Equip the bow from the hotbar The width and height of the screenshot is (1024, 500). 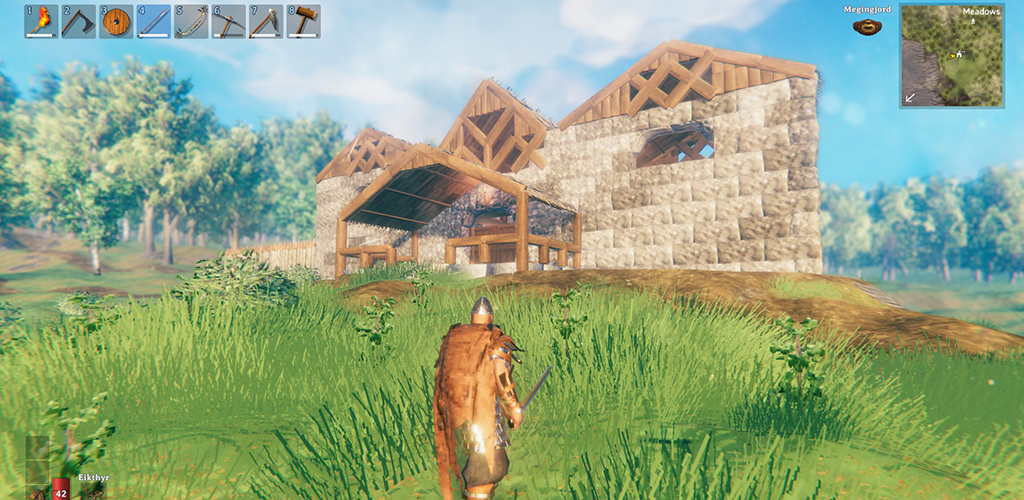click(x=191, y=21)
